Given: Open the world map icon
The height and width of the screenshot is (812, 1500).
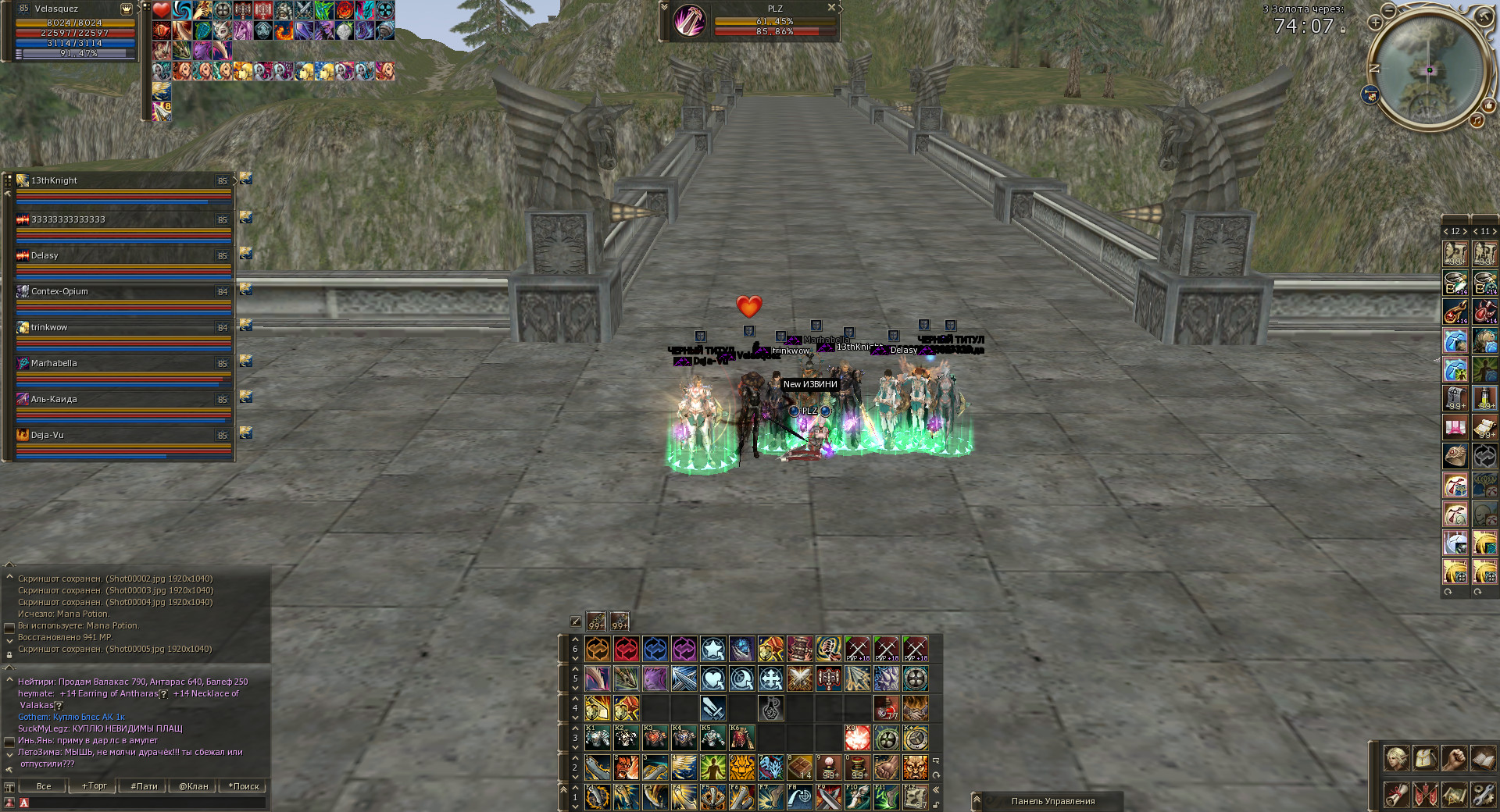Looking at the screenshot, I should click(1454, 796).
